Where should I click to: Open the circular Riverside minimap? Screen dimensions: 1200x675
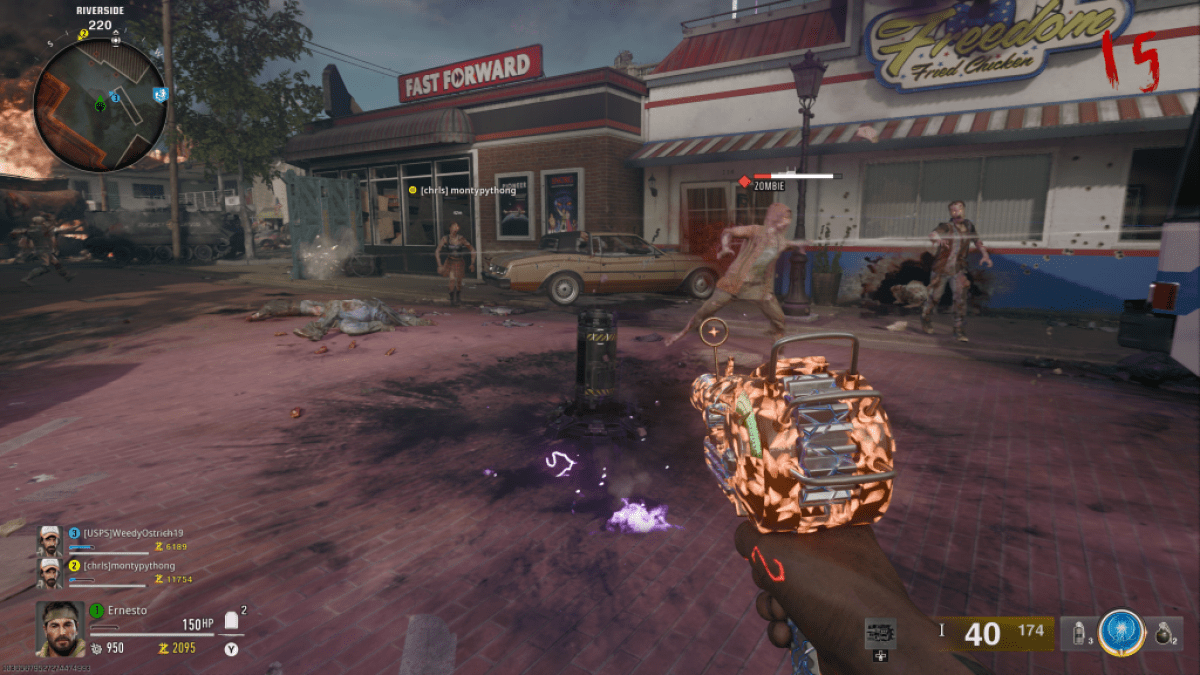98,103
